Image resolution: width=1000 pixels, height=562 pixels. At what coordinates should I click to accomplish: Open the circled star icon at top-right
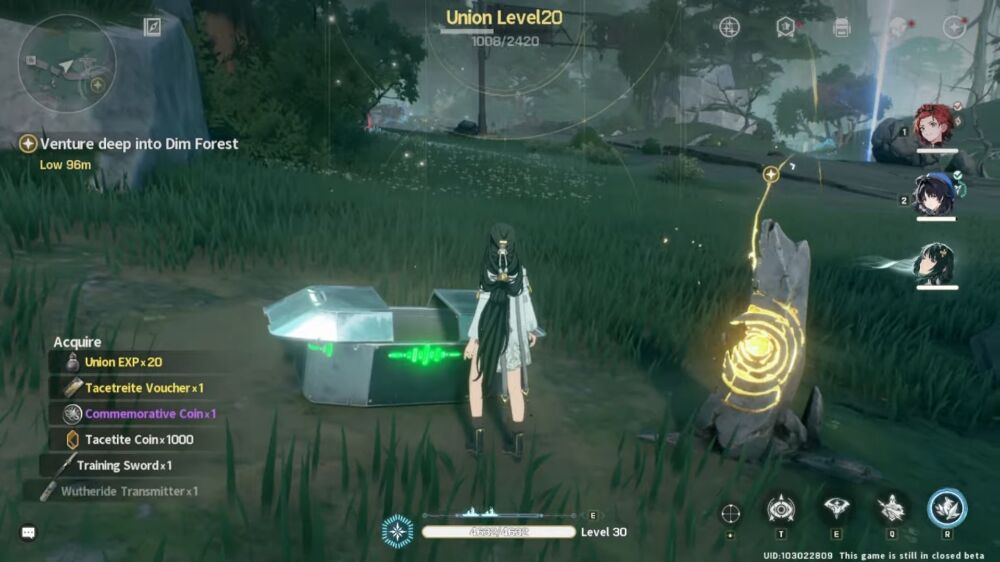954,27
